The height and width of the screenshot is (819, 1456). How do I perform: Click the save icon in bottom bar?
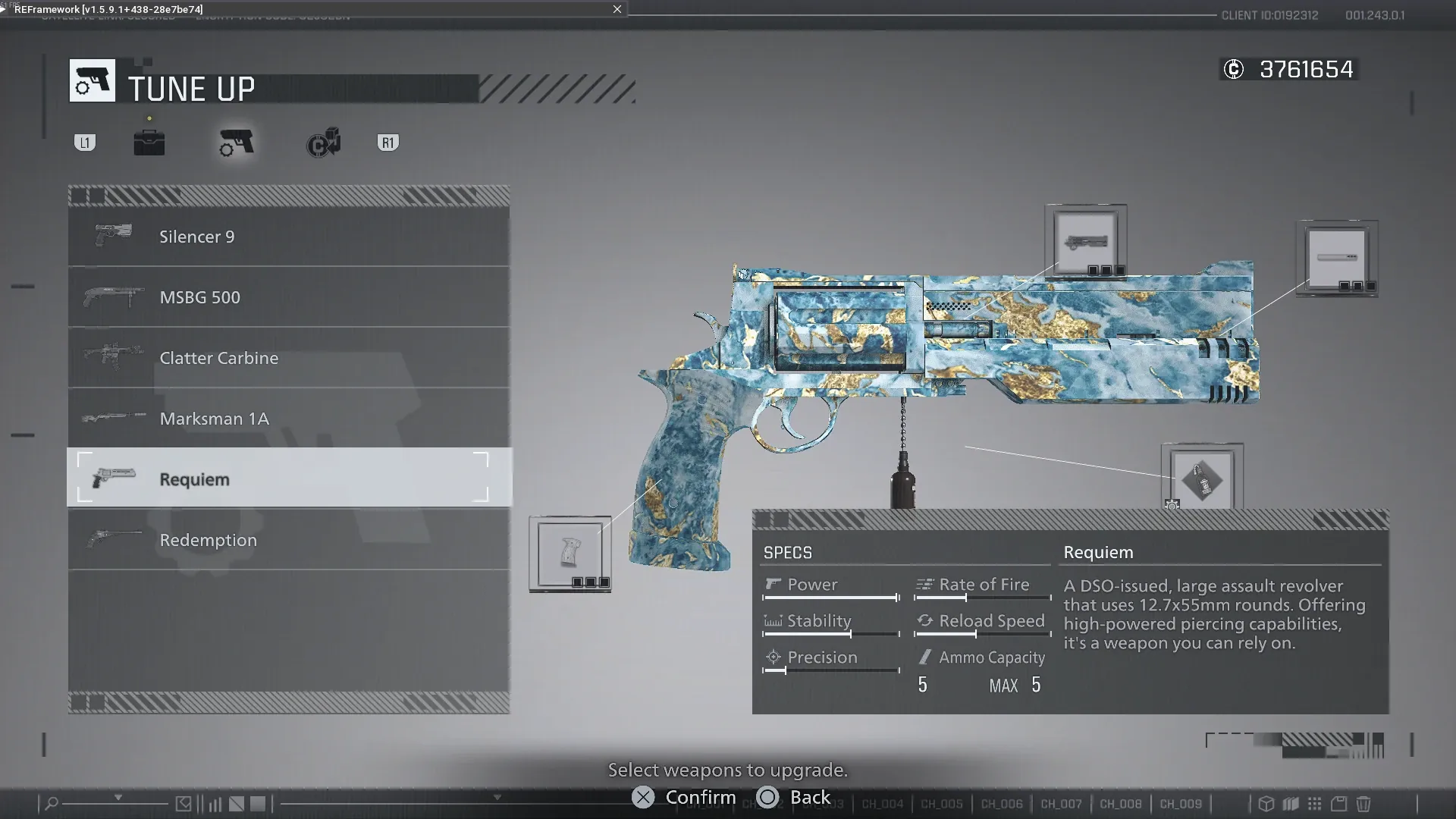pyautogui.click(x=1338, y=804)
